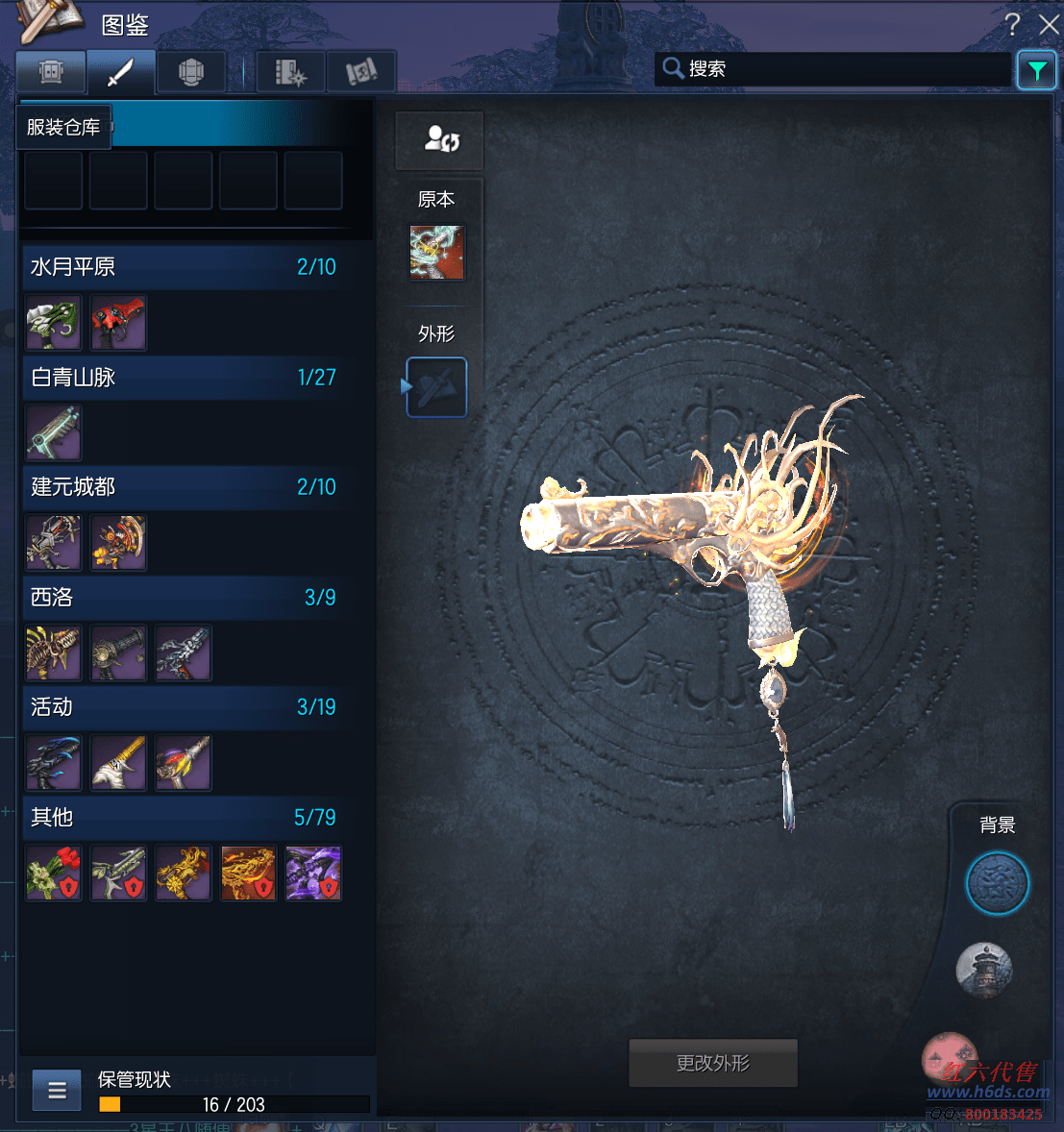Click the 更改外形 button
This screenshot has height=1132, width=1064.
coord(713,1063)
